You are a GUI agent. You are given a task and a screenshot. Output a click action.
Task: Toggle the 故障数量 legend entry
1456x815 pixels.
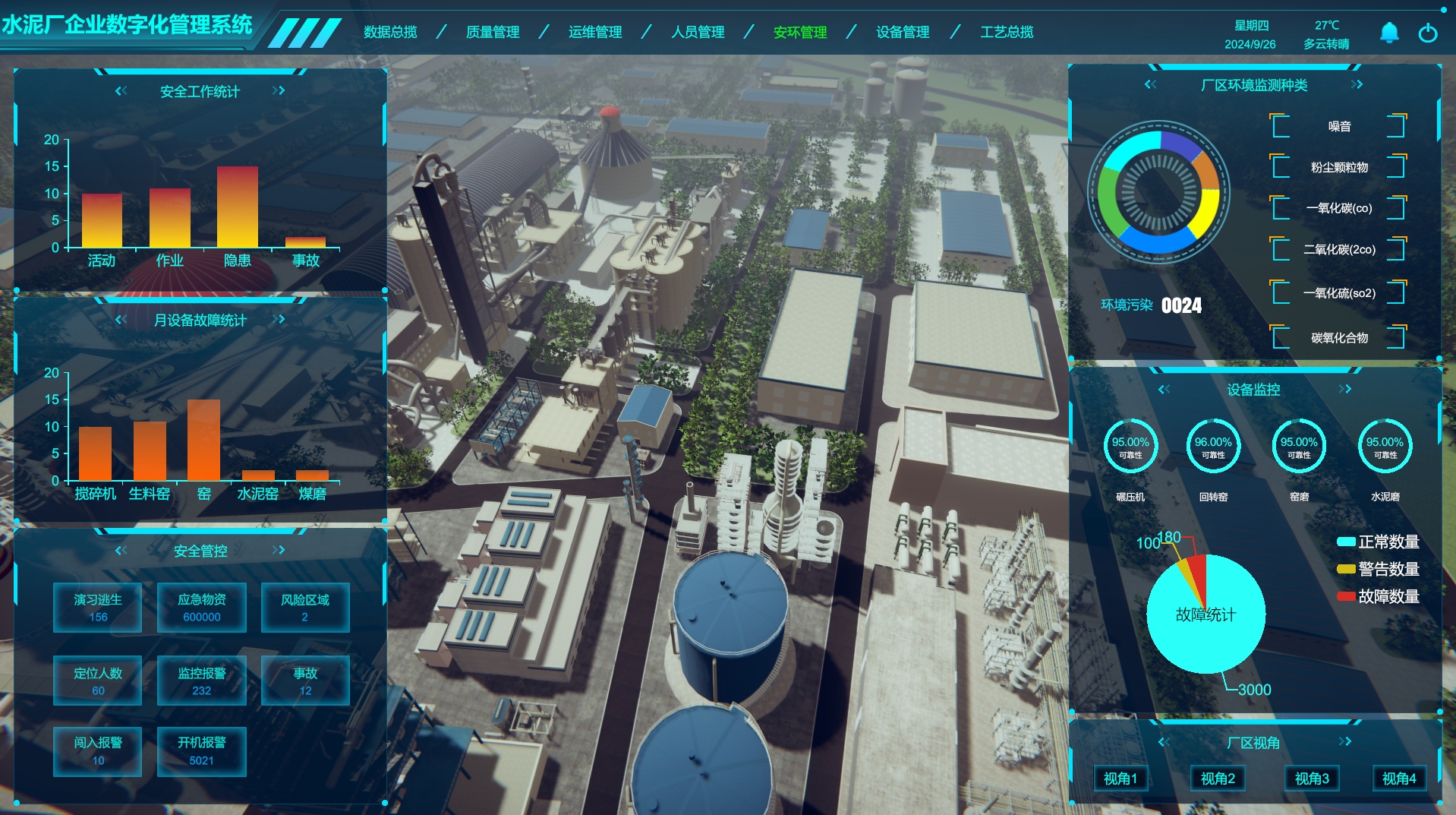tap(1379, 596)
